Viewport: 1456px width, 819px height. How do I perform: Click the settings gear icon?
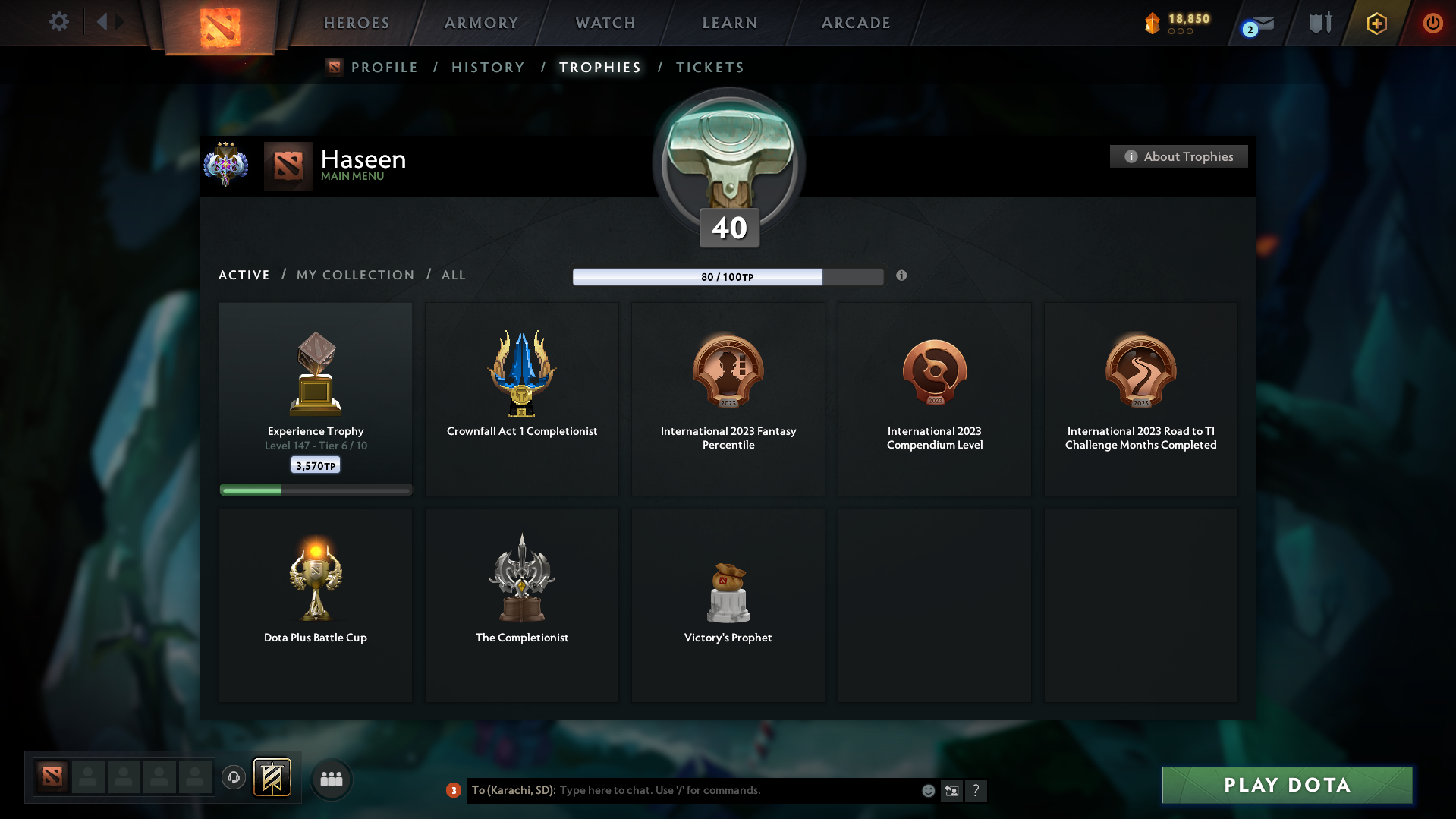pyautogui.click(x=58, y=22)
